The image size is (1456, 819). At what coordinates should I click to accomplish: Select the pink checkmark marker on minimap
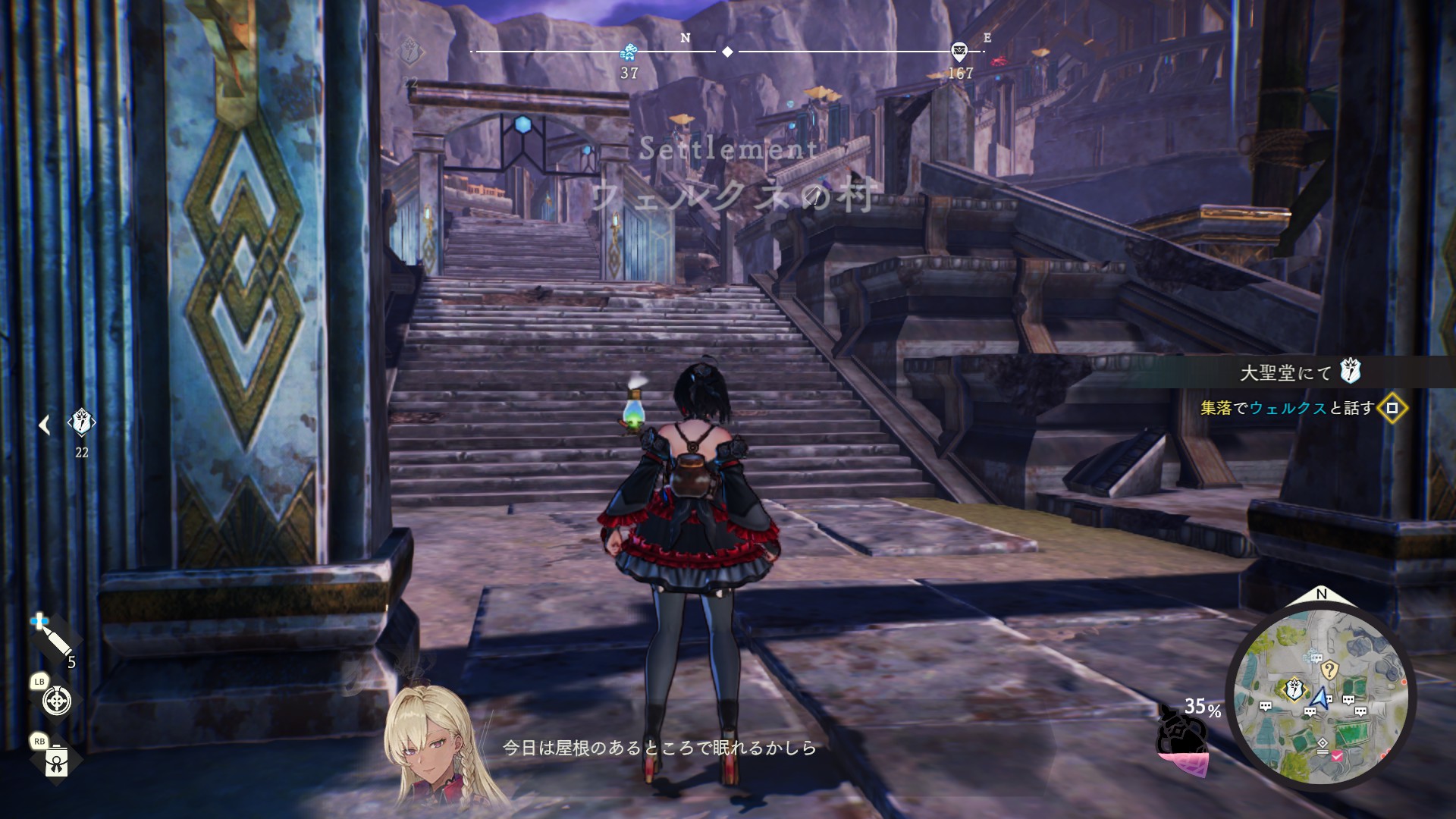click(1337, 756)
